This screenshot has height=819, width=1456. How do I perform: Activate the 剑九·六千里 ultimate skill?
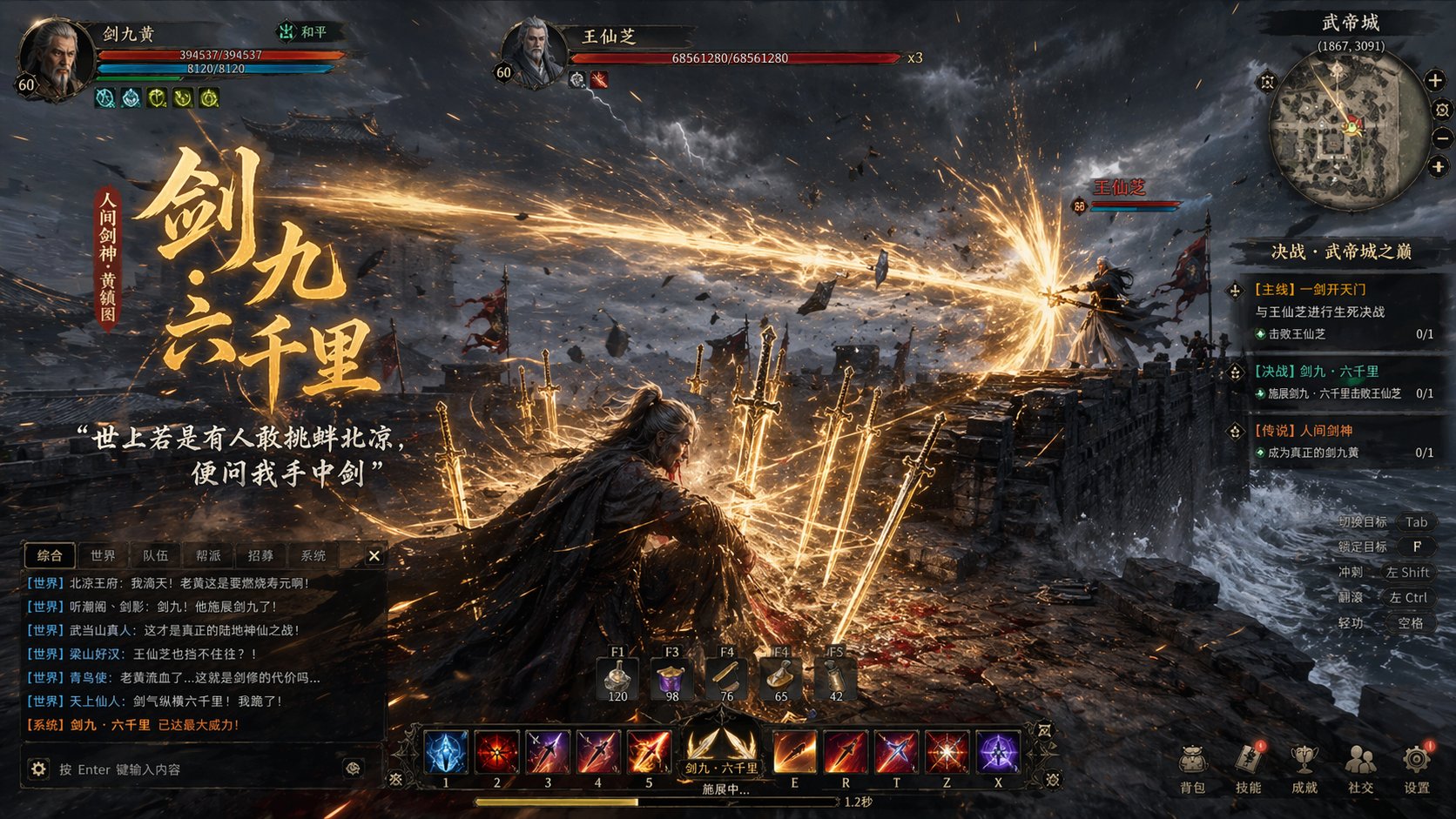720,749
